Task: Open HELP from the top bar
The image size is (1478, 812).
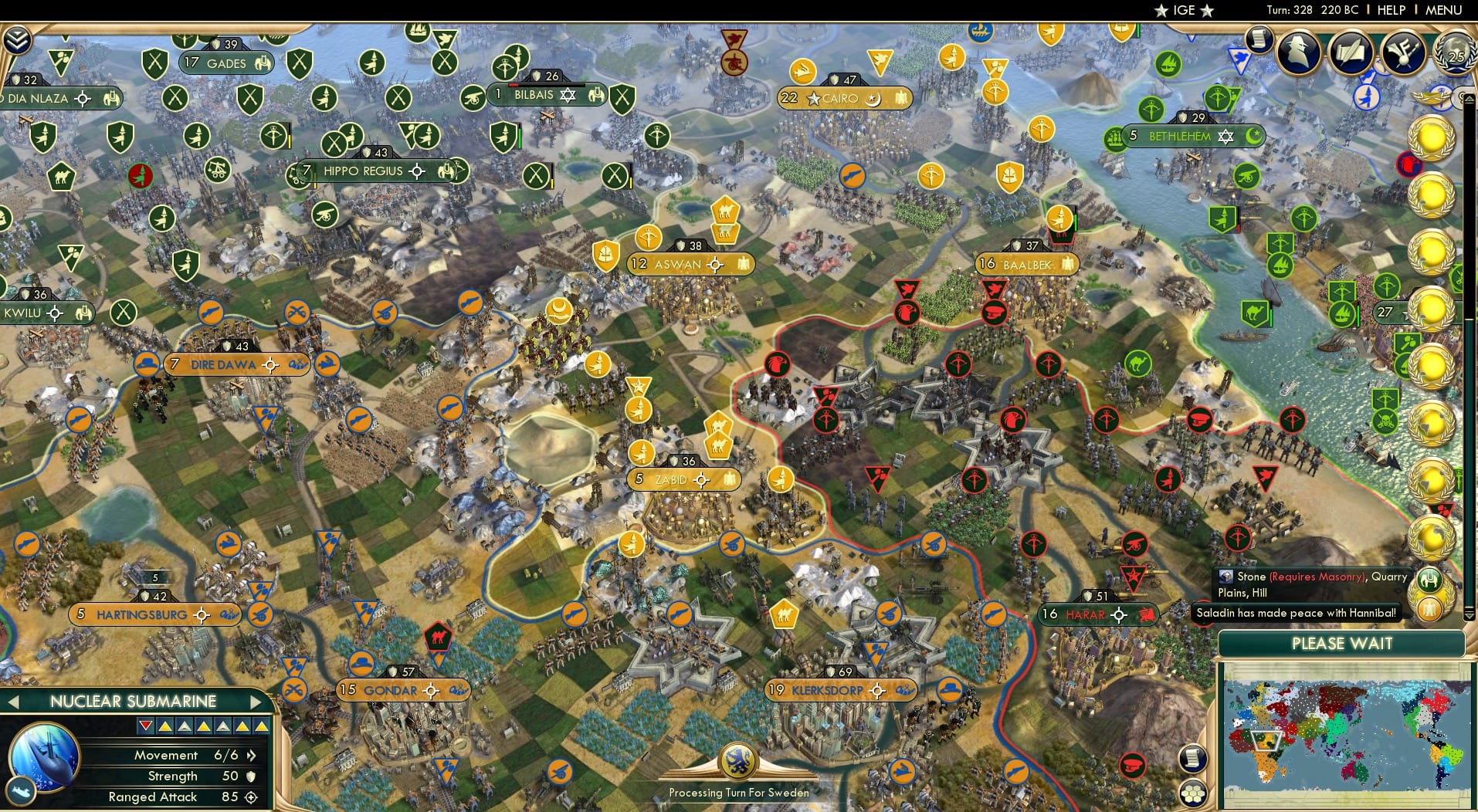Action: coord(1390,10)
